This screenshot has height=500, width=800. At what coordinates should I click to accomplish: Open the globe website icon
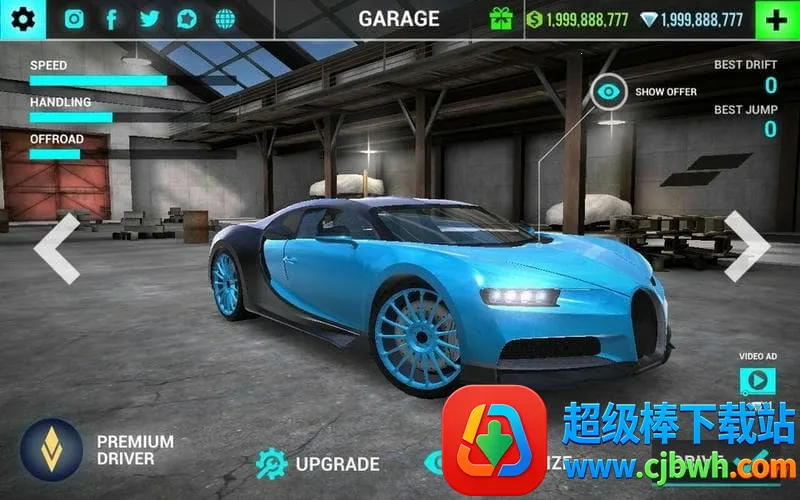tap(225, 19)
